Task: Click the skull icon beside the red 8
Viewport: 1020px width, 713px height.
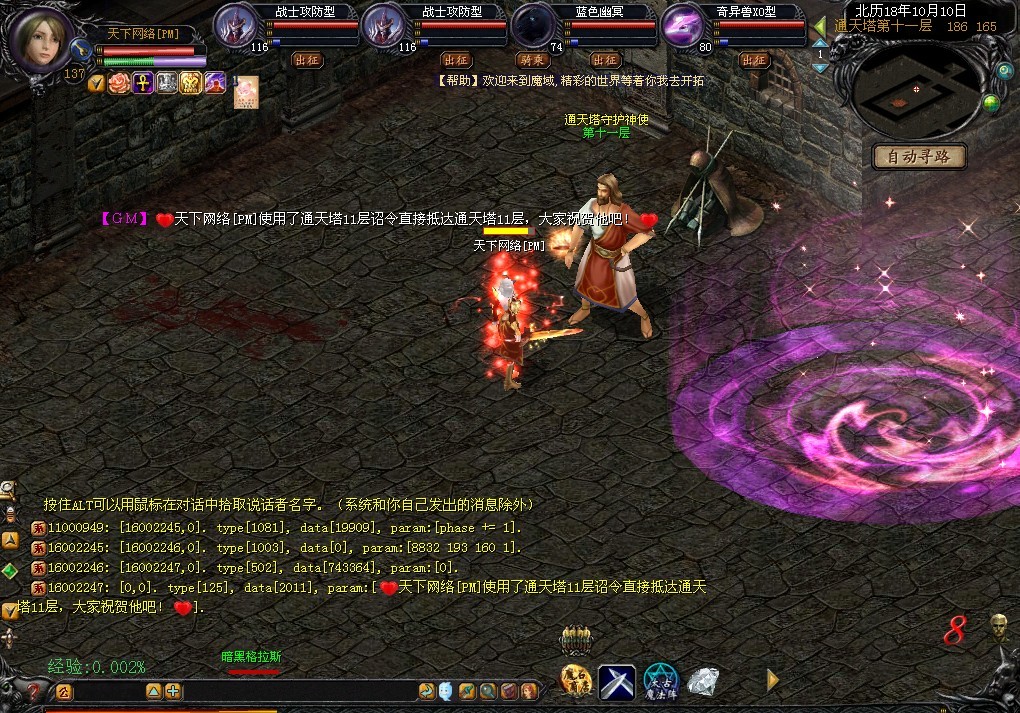Action: click(997, 627)
